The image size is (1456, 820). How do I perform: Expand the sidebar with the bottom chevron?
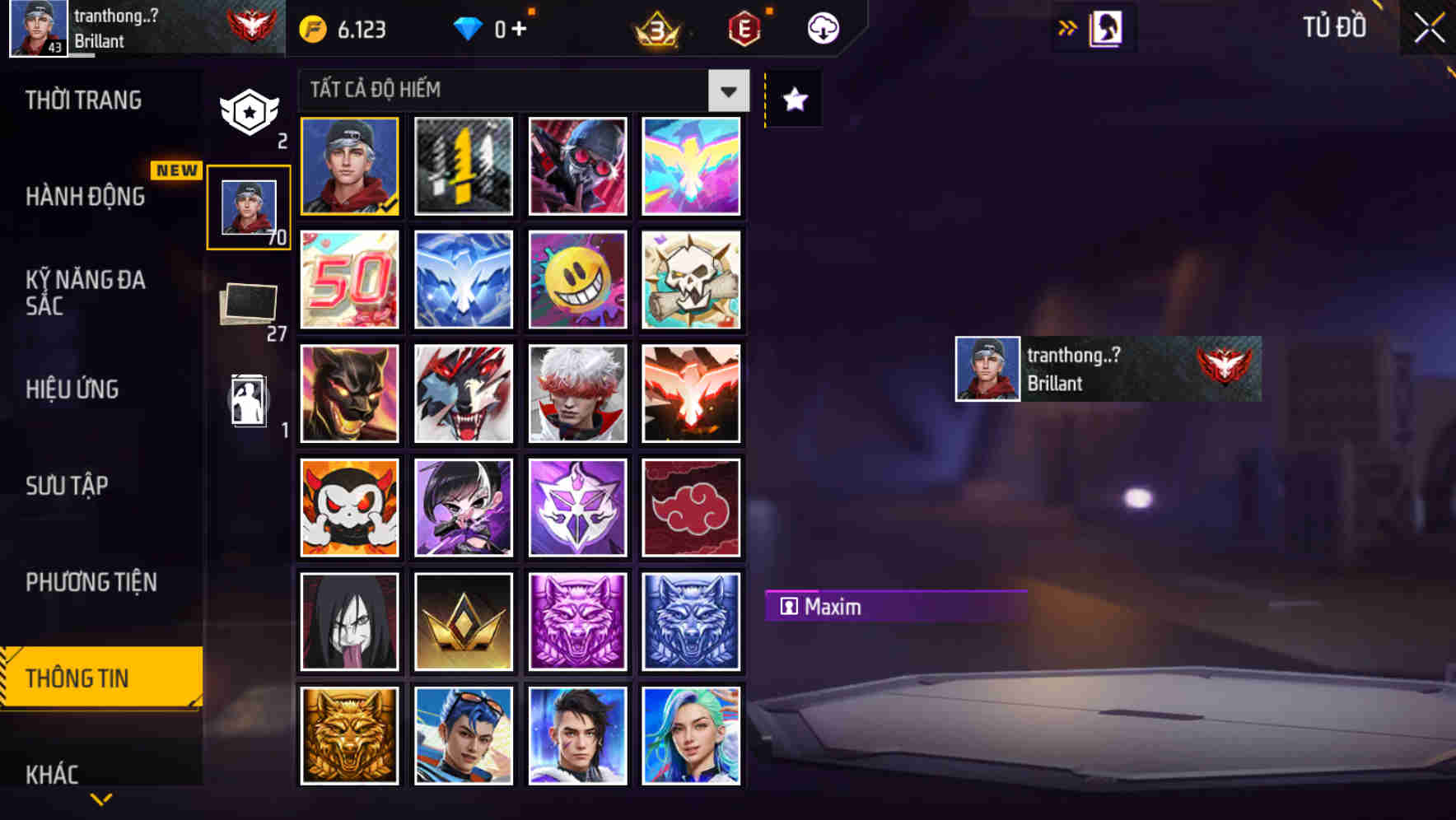click(x=100, y=800)
